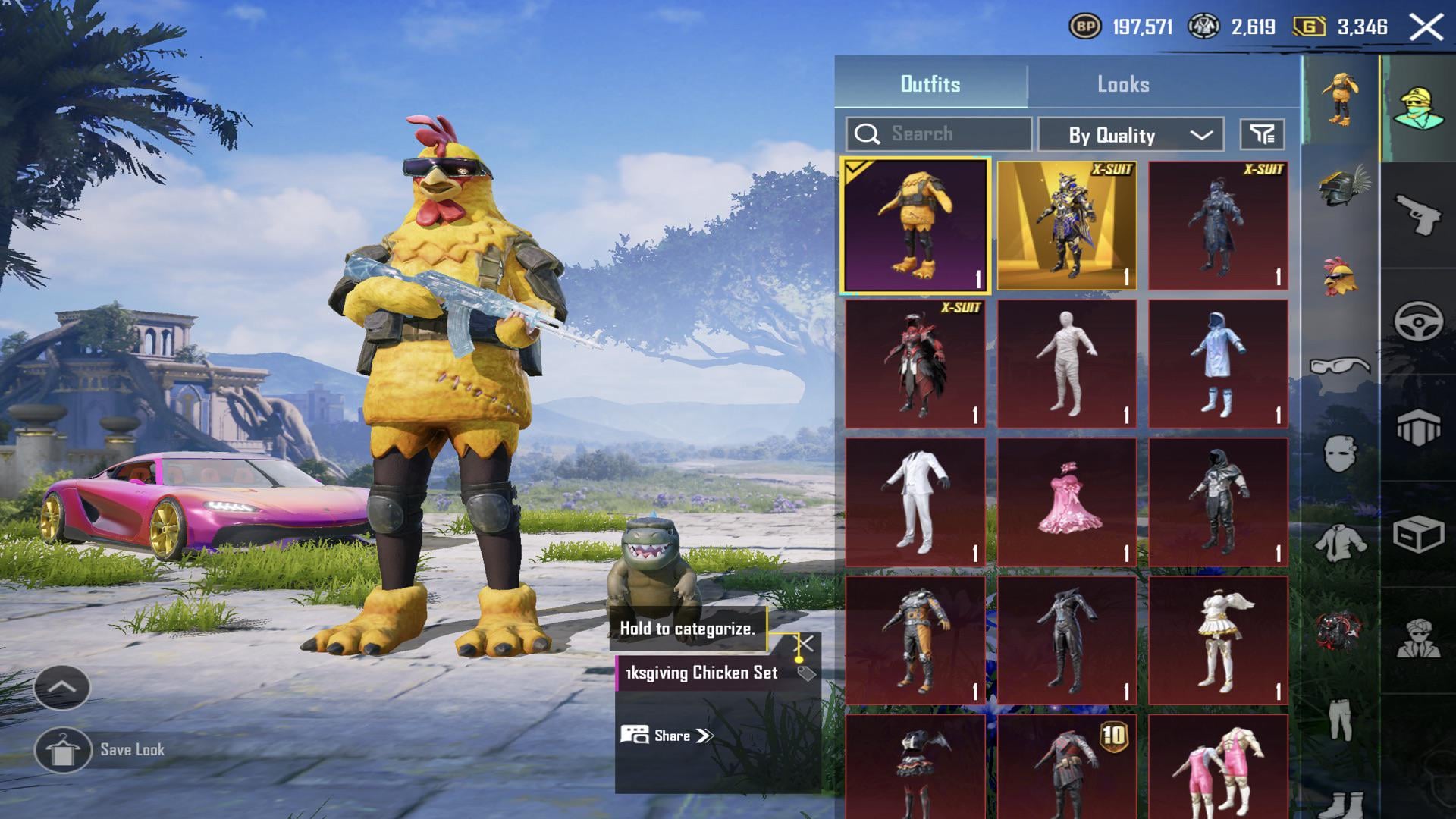
Task: Select the yellow chicken suit outfit
Action: [x=915, y=225]
